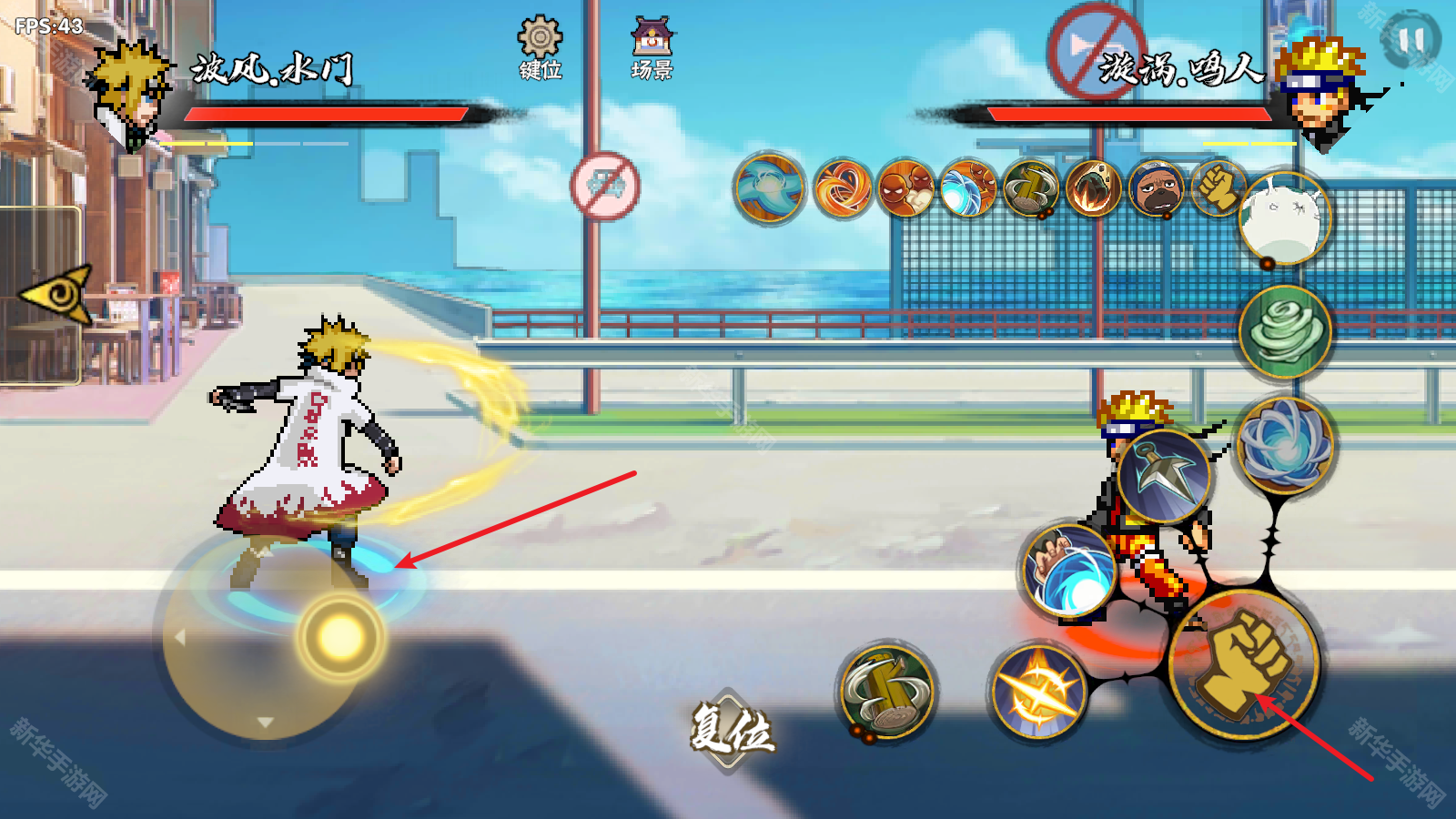Hit the large golden fist attack button
This screenshot has height=819, width=1456.
1244,665
